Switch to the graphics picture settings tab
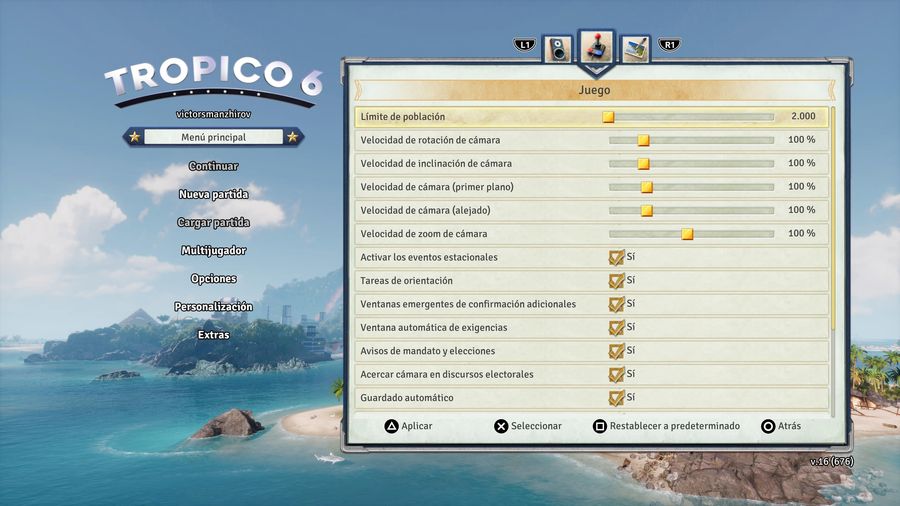Image resolution: width=900 pixels, height=506 pixels. (635, 48)
